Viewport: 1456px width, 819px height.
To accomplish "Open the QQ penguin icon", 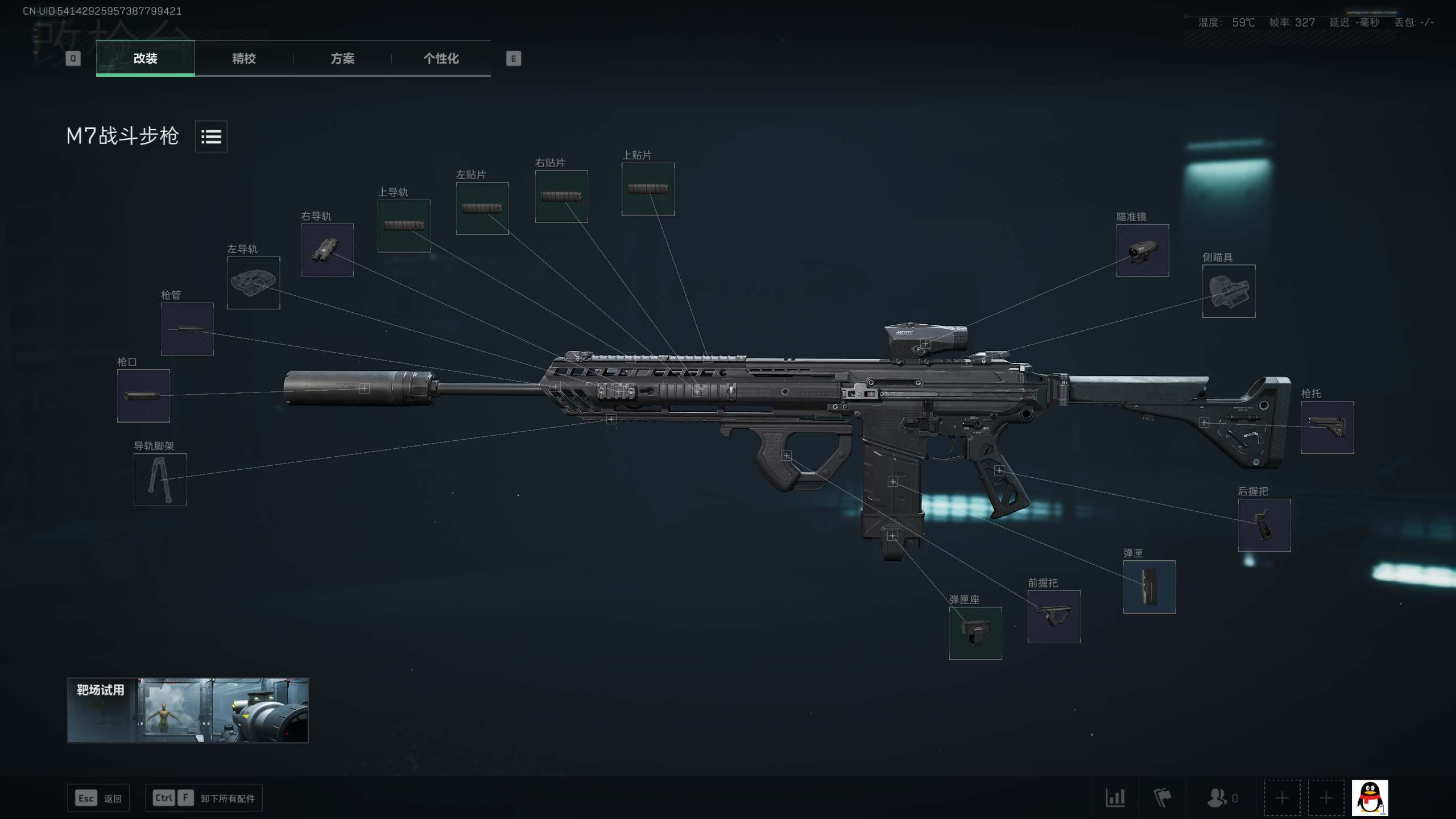I will (1370, 797).
